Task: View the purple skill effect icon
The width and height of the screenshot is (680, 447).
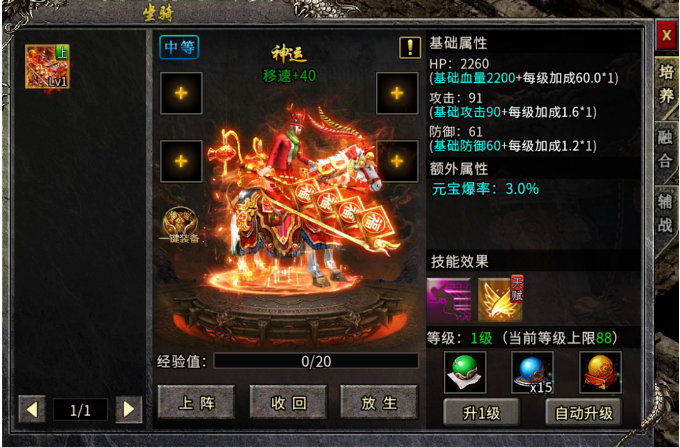Action: (x=448, y=300)
